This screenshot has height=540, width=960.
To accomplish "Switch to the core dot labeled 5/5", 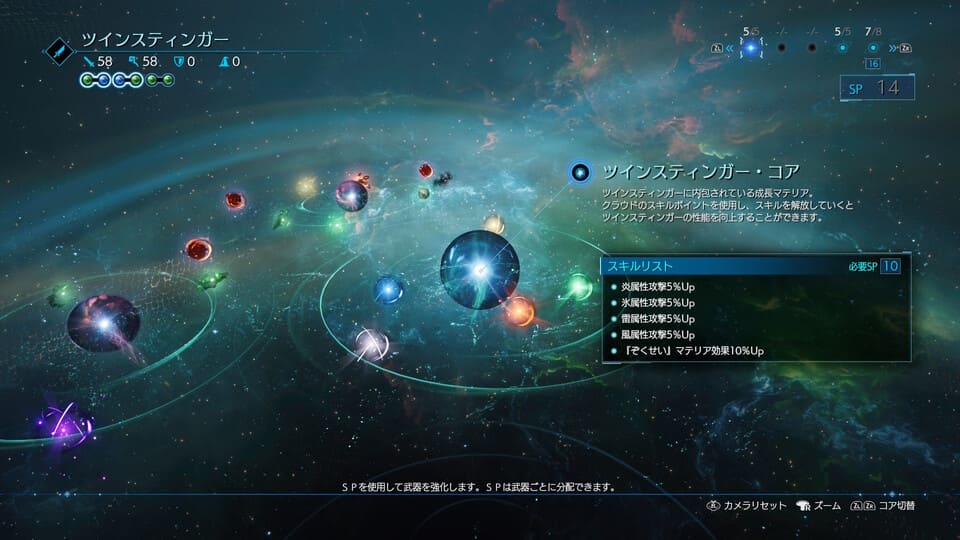I will tap(842, 47).
